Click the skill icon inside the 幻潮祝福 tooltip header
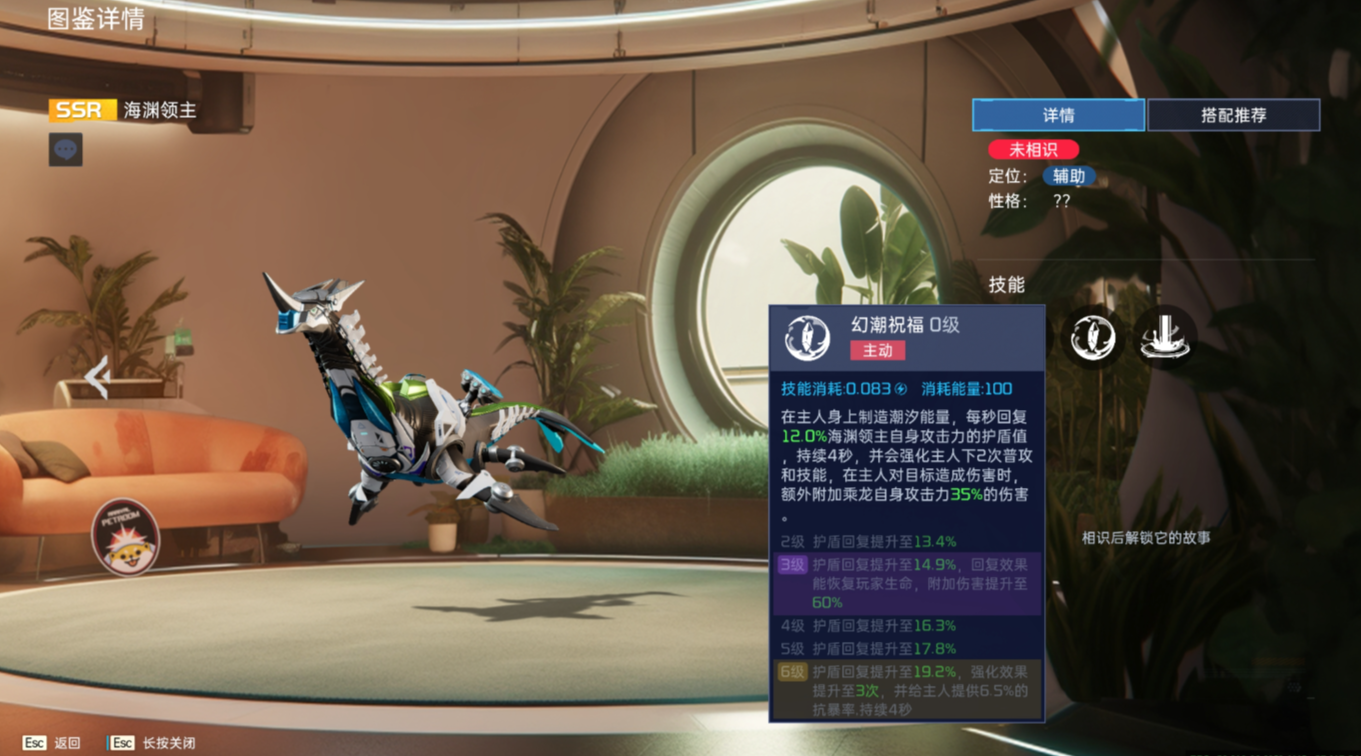1361x756 pixels. tap(807, 338)
